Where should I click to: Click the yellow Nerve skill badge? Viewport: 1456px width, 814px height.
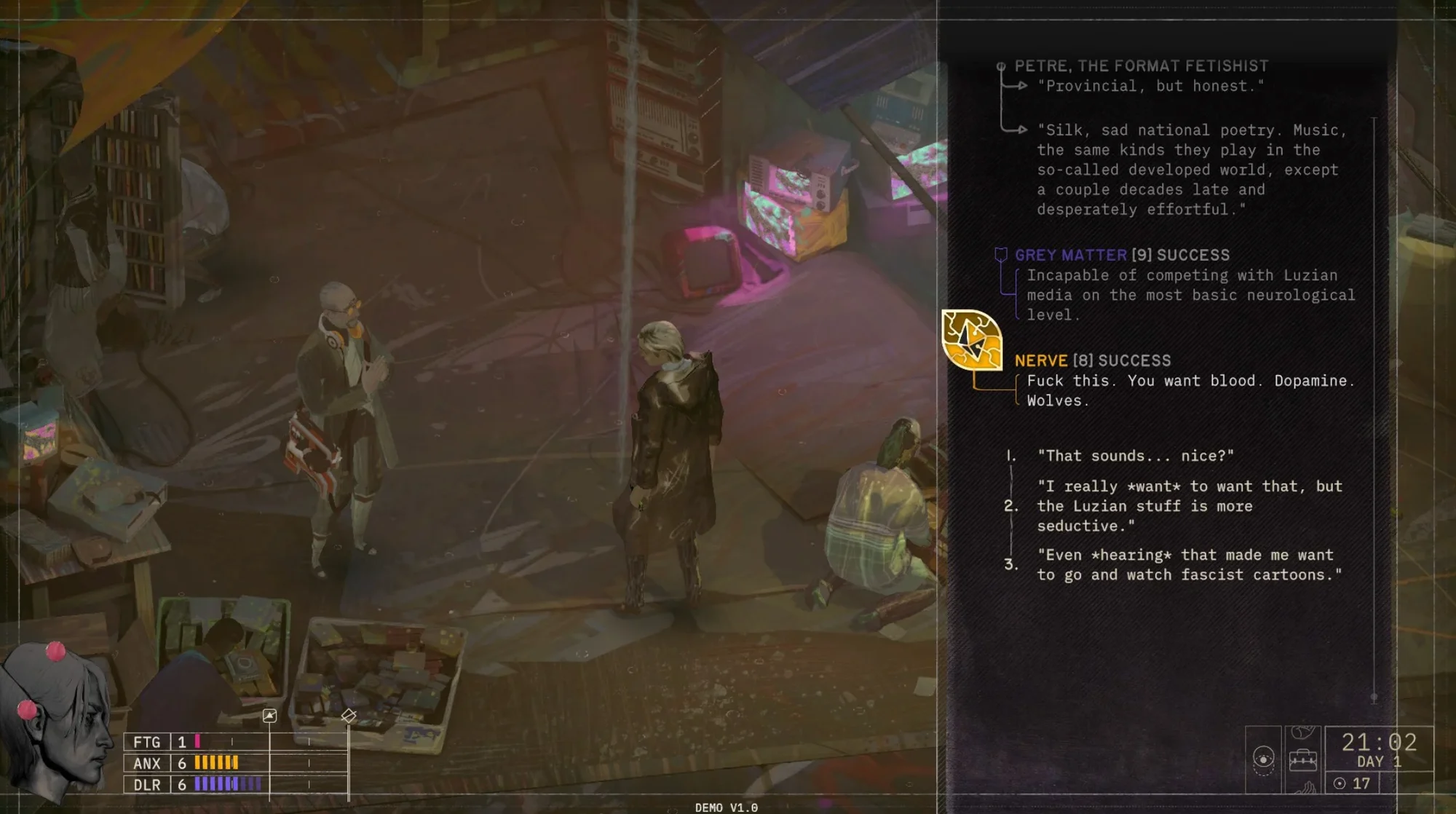pos(971,339)
